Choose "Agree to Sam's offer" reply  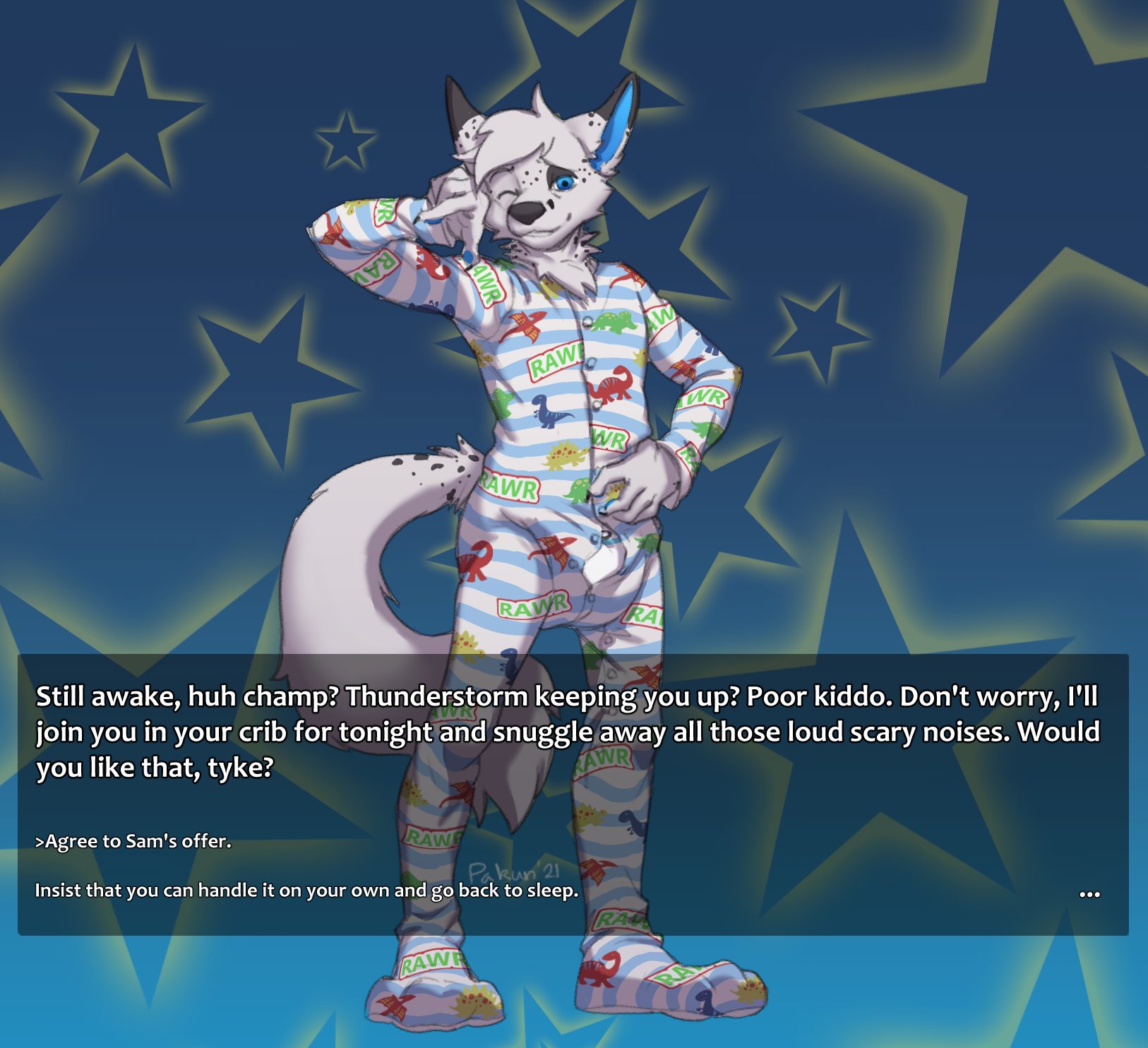tap(133, 841)
